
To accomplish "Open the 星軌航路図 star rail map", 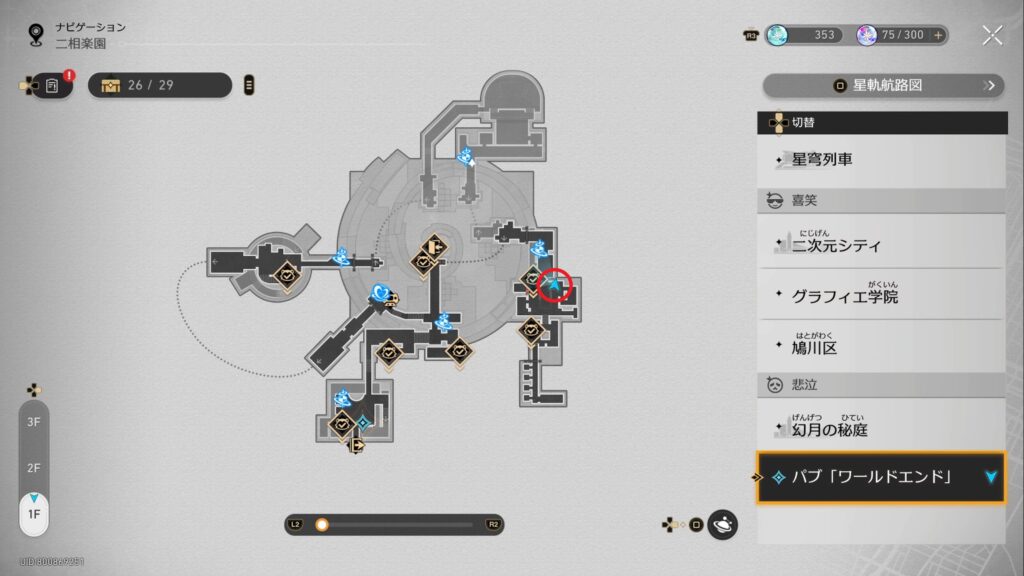I will 883,86.
